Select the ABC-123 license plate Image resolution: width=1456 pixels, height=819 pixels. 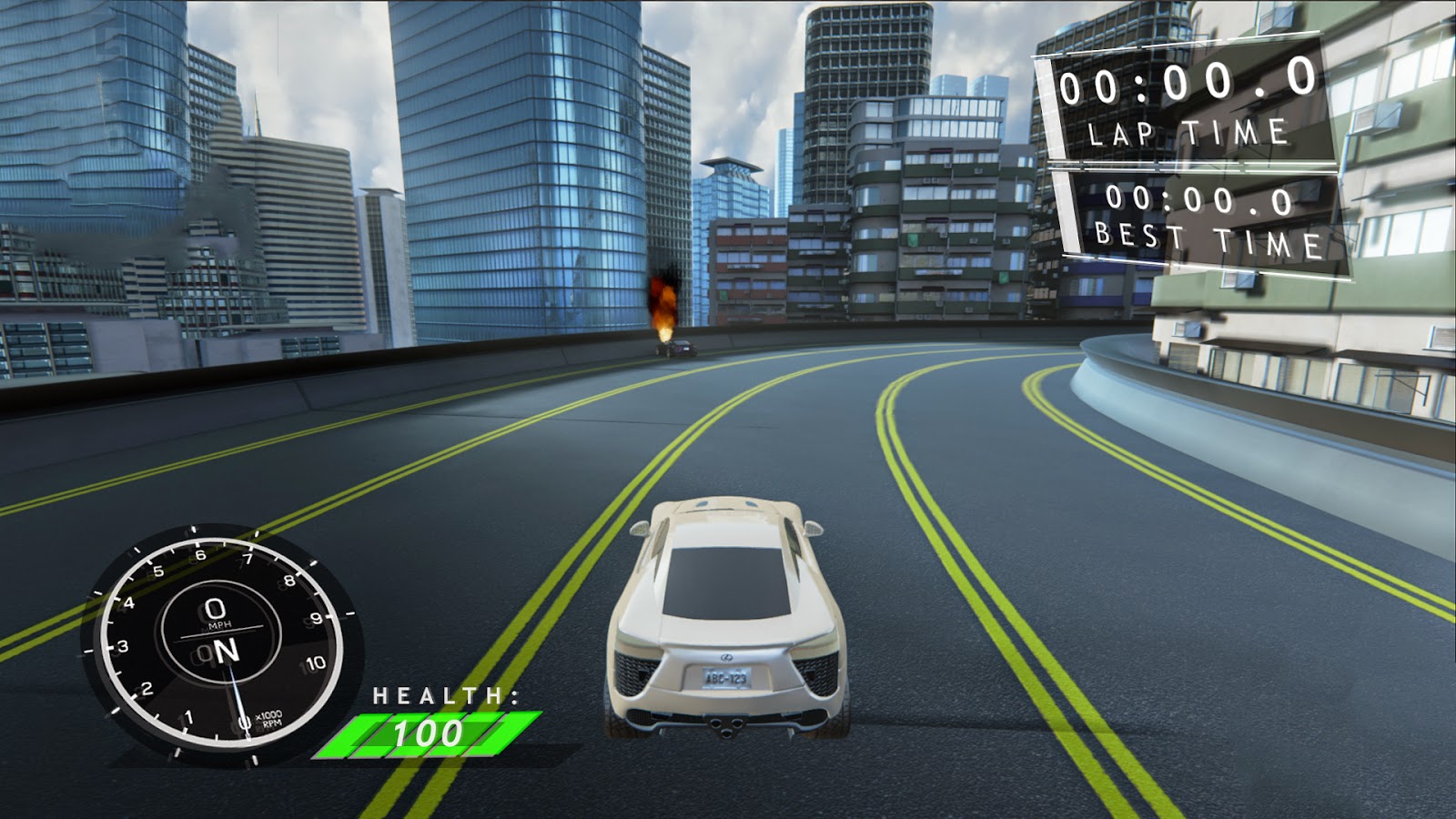click(729, 678)
